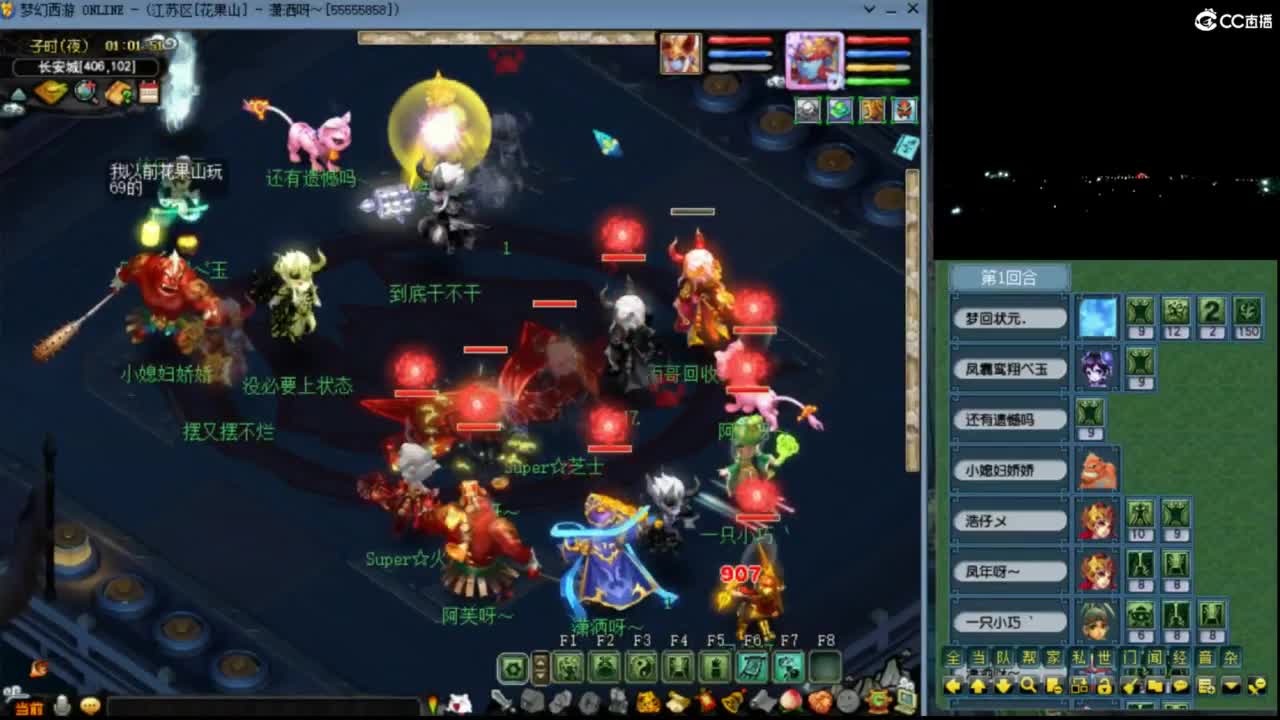Click the 梦回状元 name button in round panel
This screenshot has width=1280, height=720.
(x=1010, y=317)
